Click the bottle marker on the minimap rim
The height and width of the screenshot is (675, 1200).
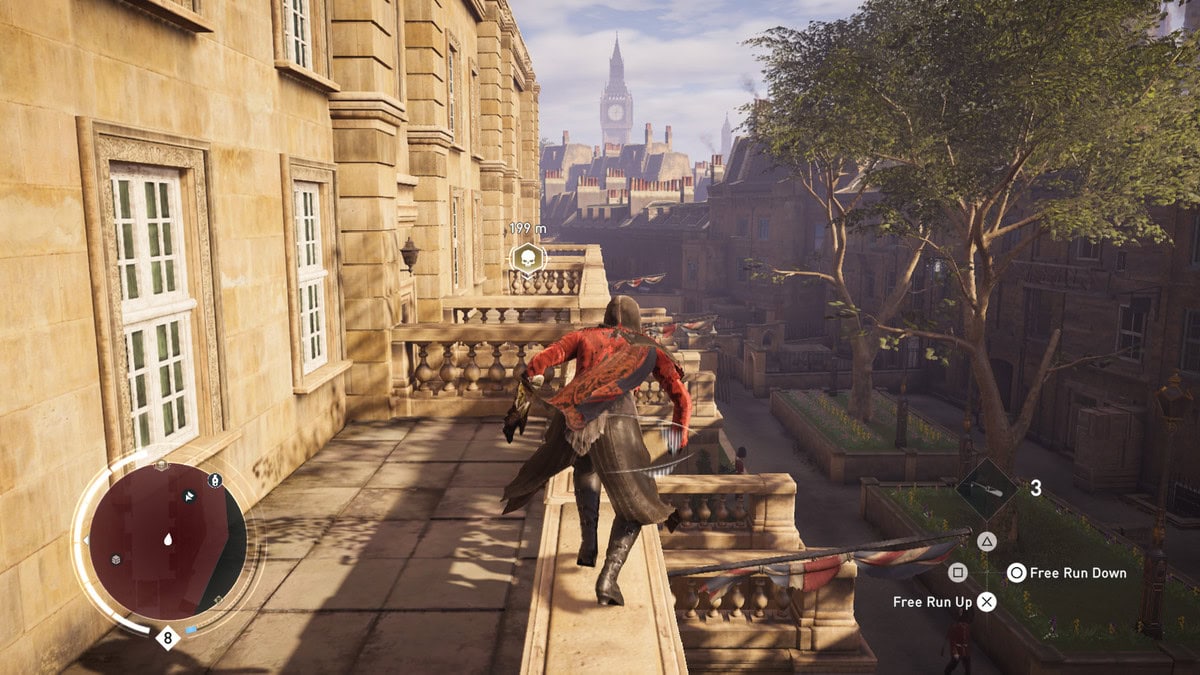214,480
